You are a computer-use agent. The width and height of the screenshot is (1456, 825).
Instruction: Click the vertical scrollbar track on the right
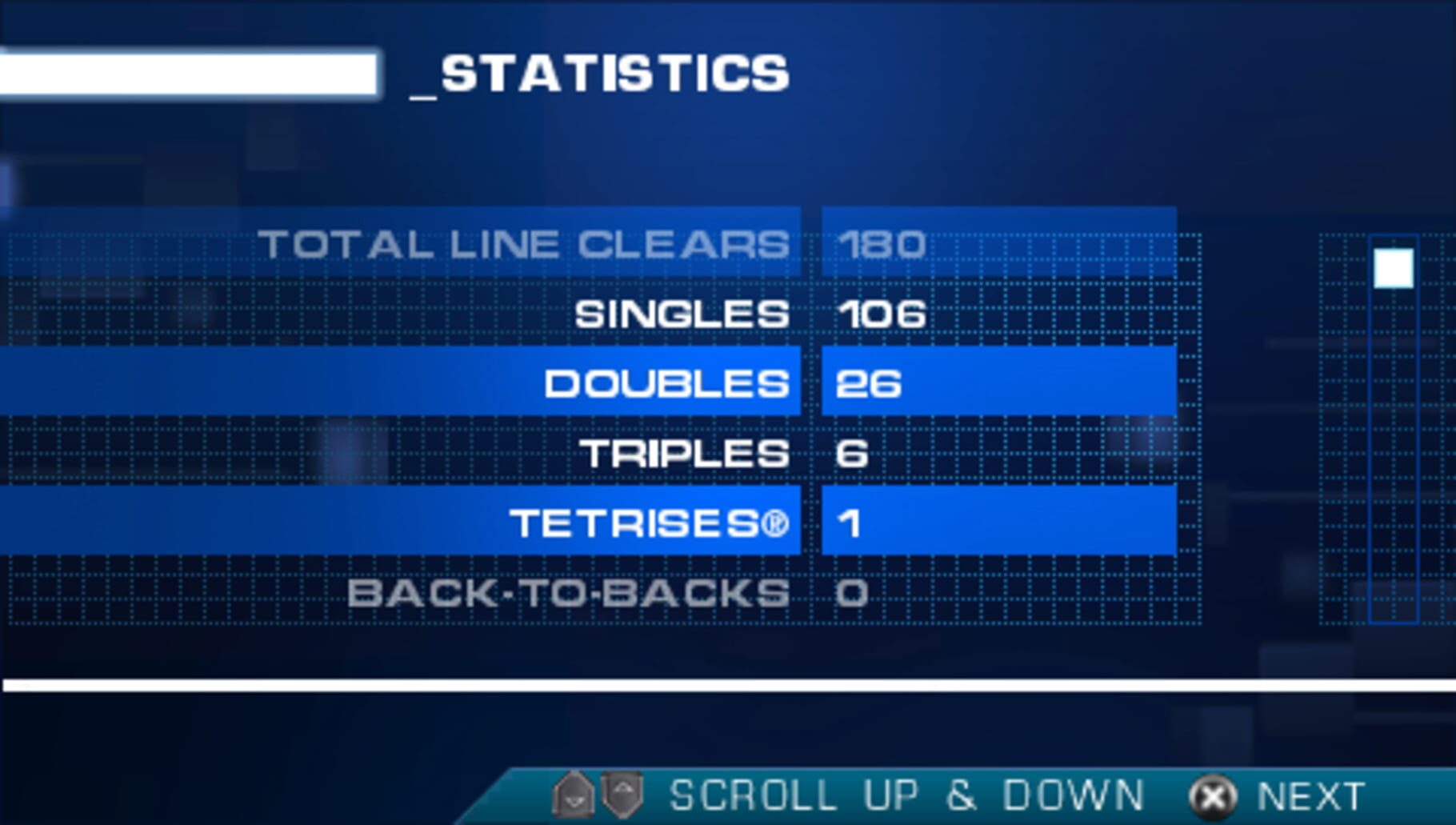(x=1392, y=440)
